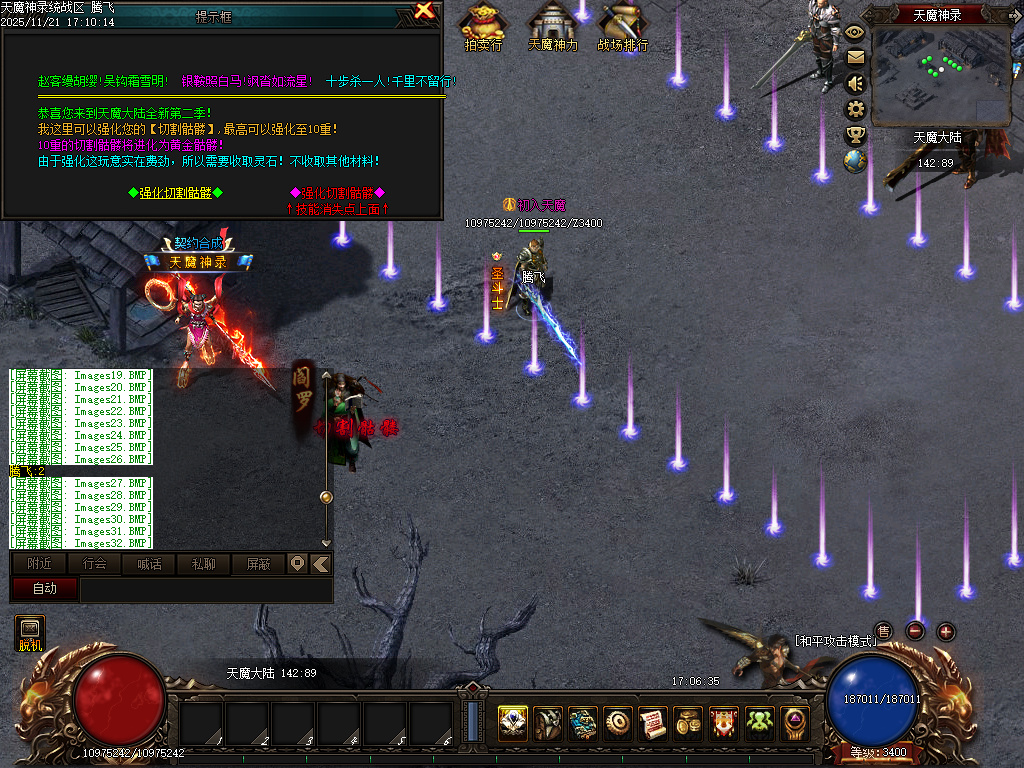Activate the 脱机 offline mode icon
1024x768 pixels.
pos(30,633)
